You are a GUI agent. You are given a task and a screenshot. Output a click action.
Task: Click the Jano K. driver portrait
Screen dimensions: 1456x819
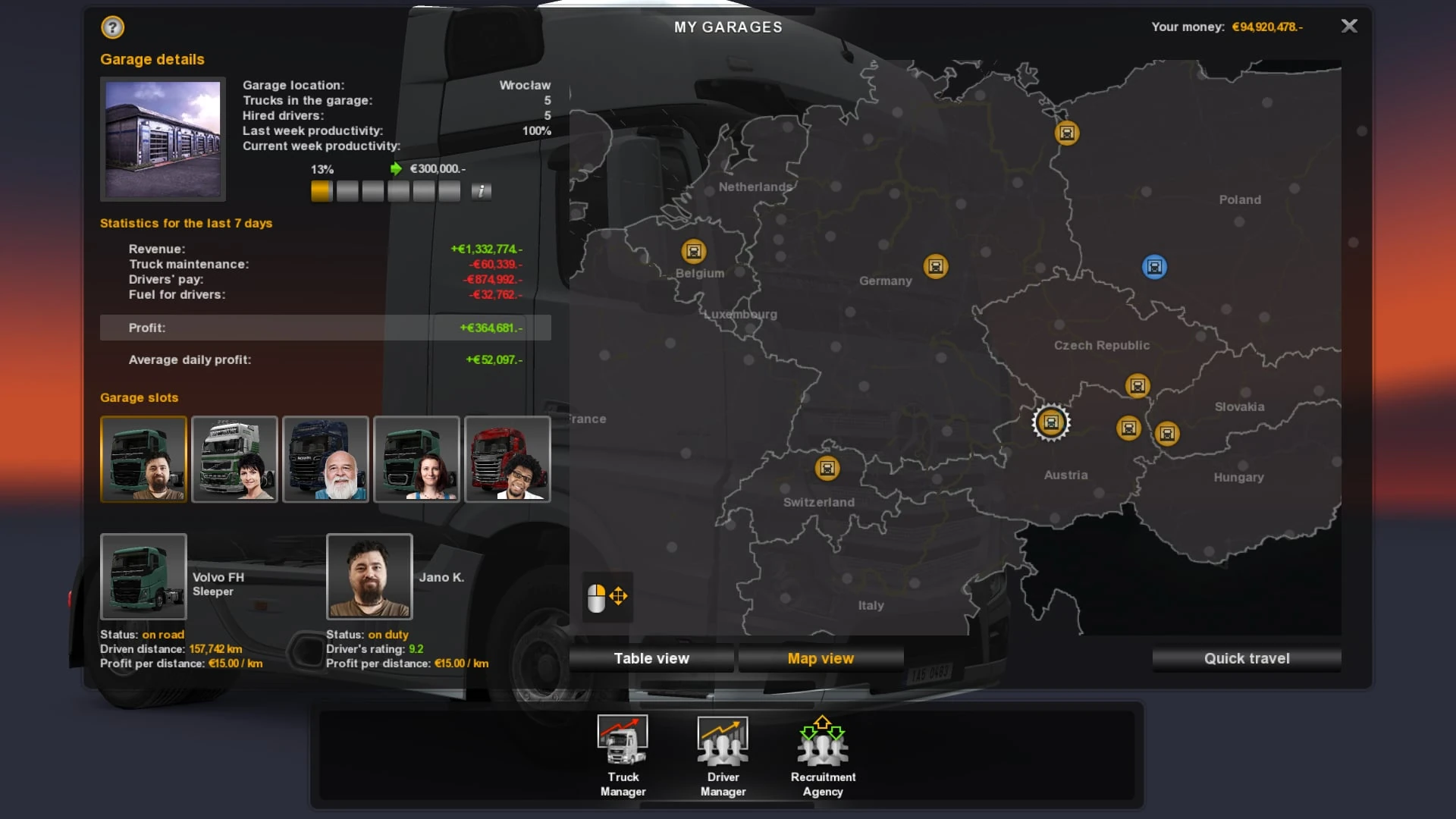(369, 576)
